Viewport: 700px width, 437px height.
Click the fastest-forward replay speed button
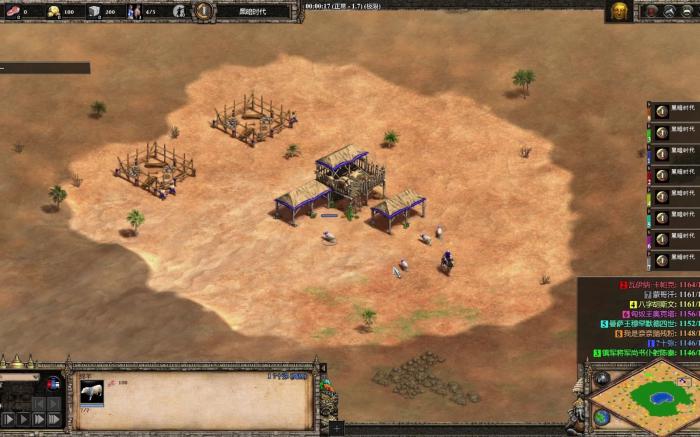pos(55,419)
